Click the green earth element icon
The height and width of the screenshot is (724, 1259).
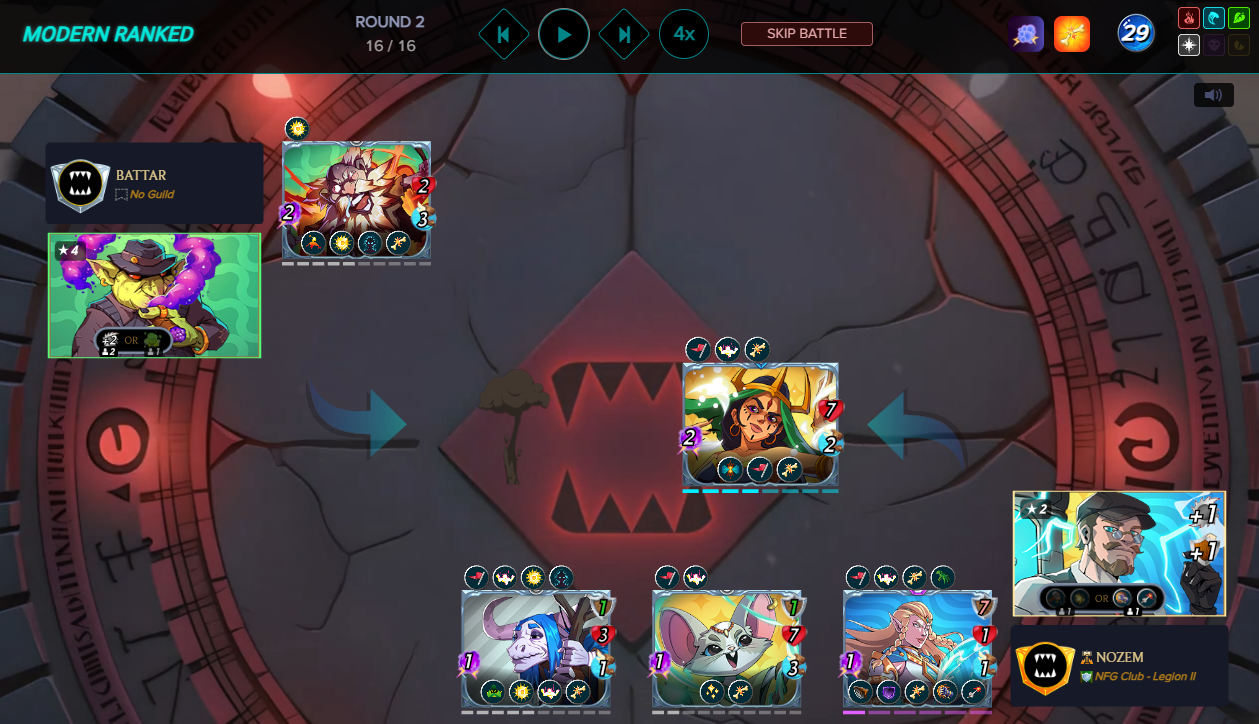coord(1238,18)
